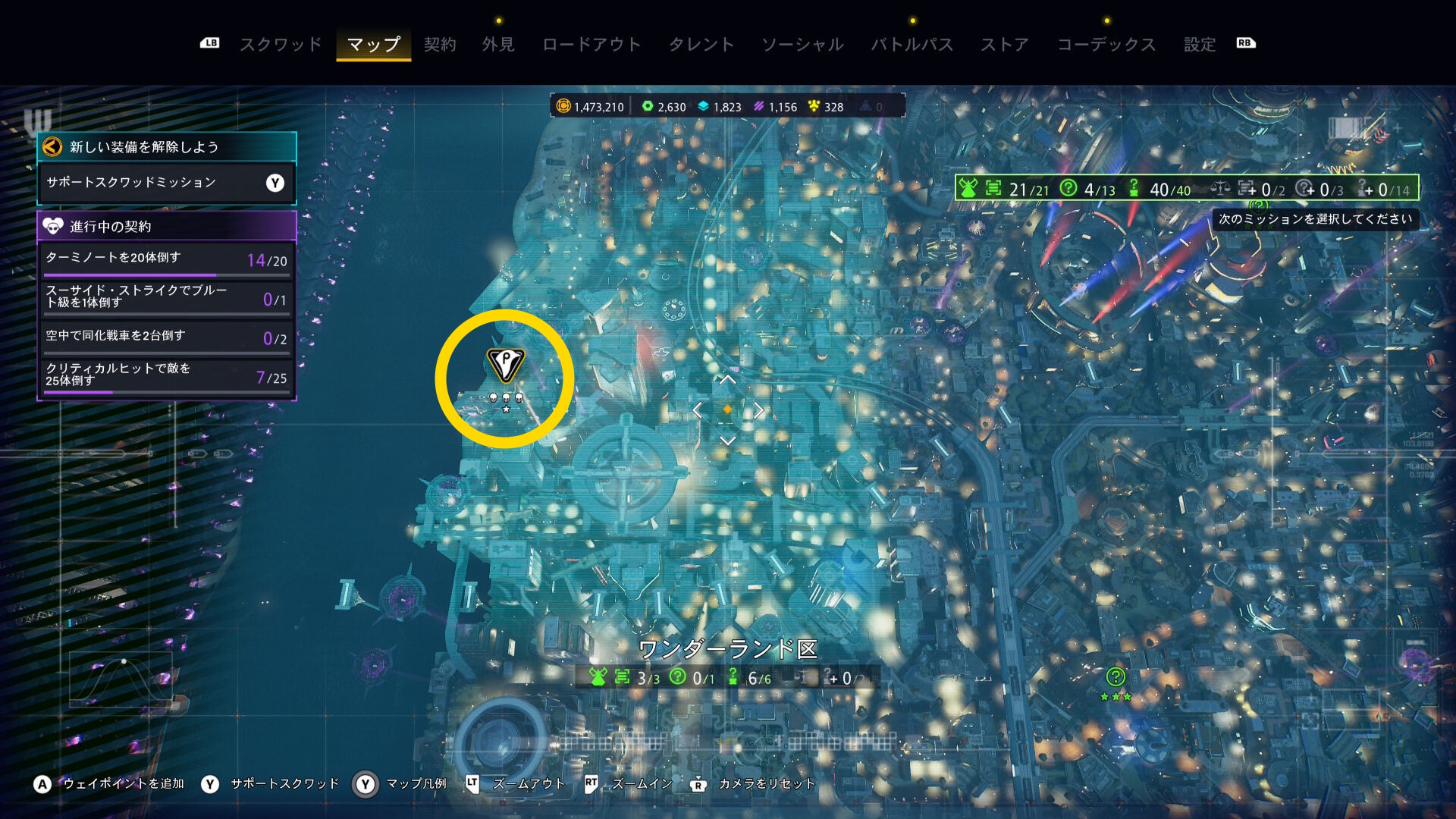Select the サポートスクワッドミッション entry

tap(166, 183)
